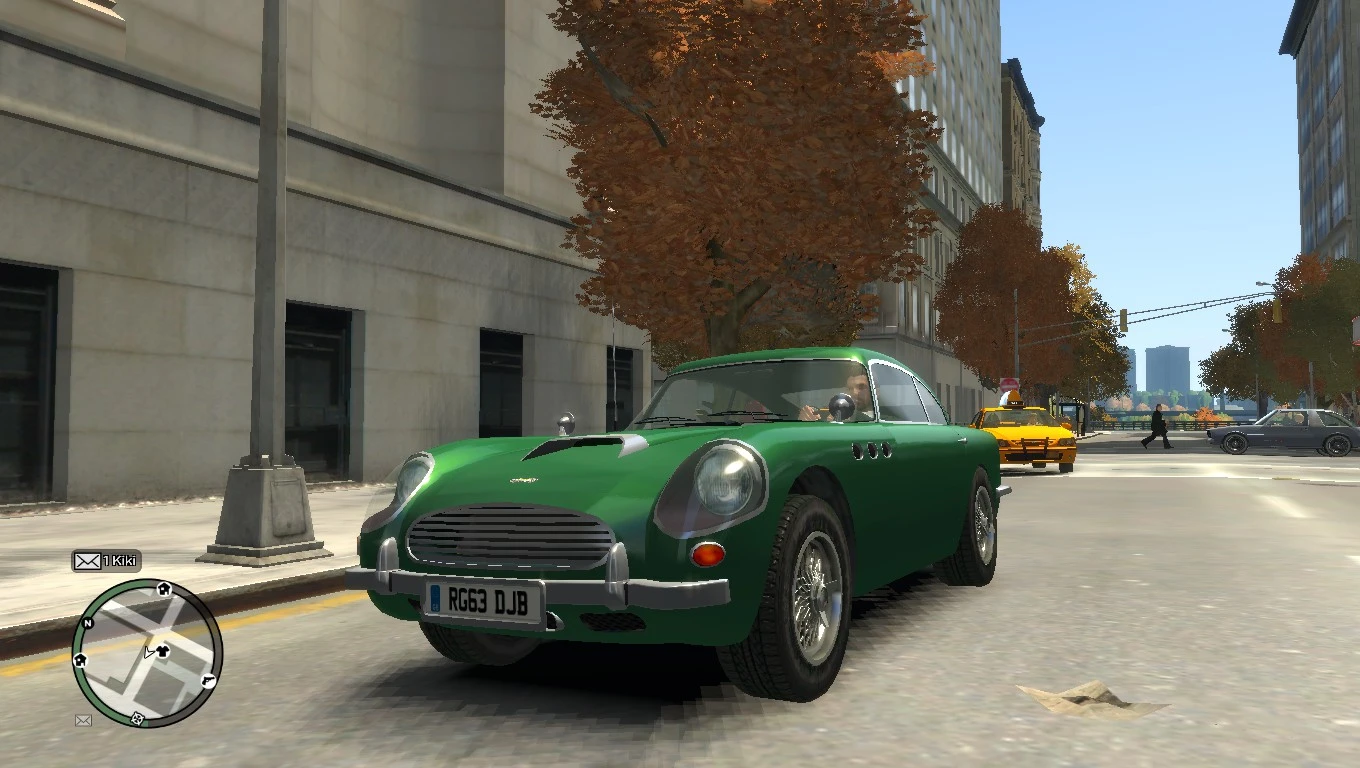
Task: Click the safehouse blip atop the radar
Action: (x=163, y=589)
